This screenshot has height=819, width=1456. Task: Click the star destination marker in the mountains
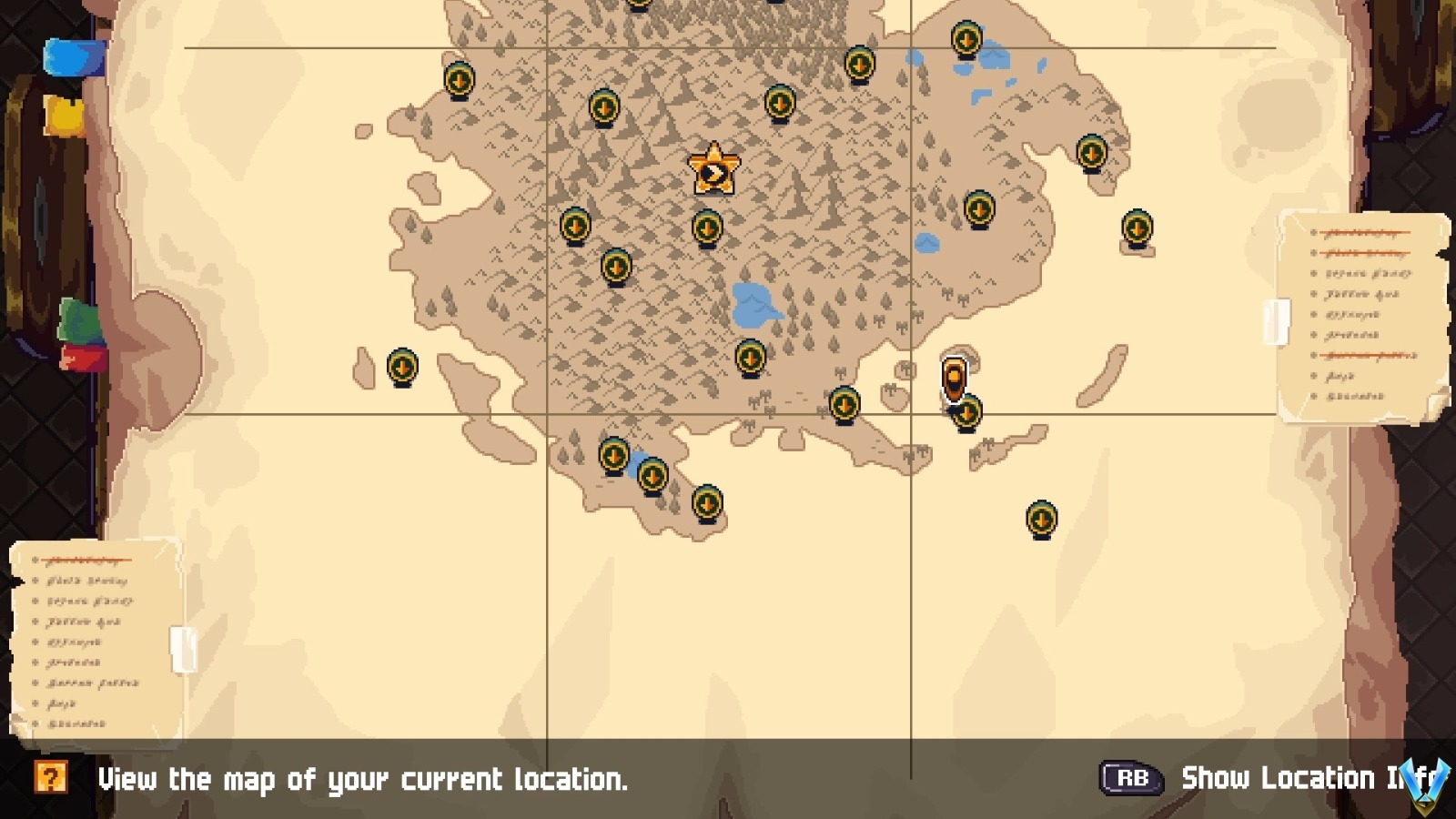[713, 169]
